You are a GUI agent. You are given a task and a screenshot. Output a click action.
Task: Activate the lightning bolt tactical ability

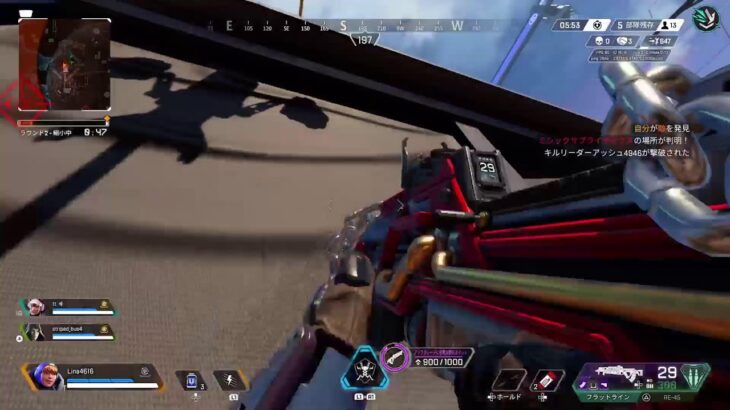229,380
